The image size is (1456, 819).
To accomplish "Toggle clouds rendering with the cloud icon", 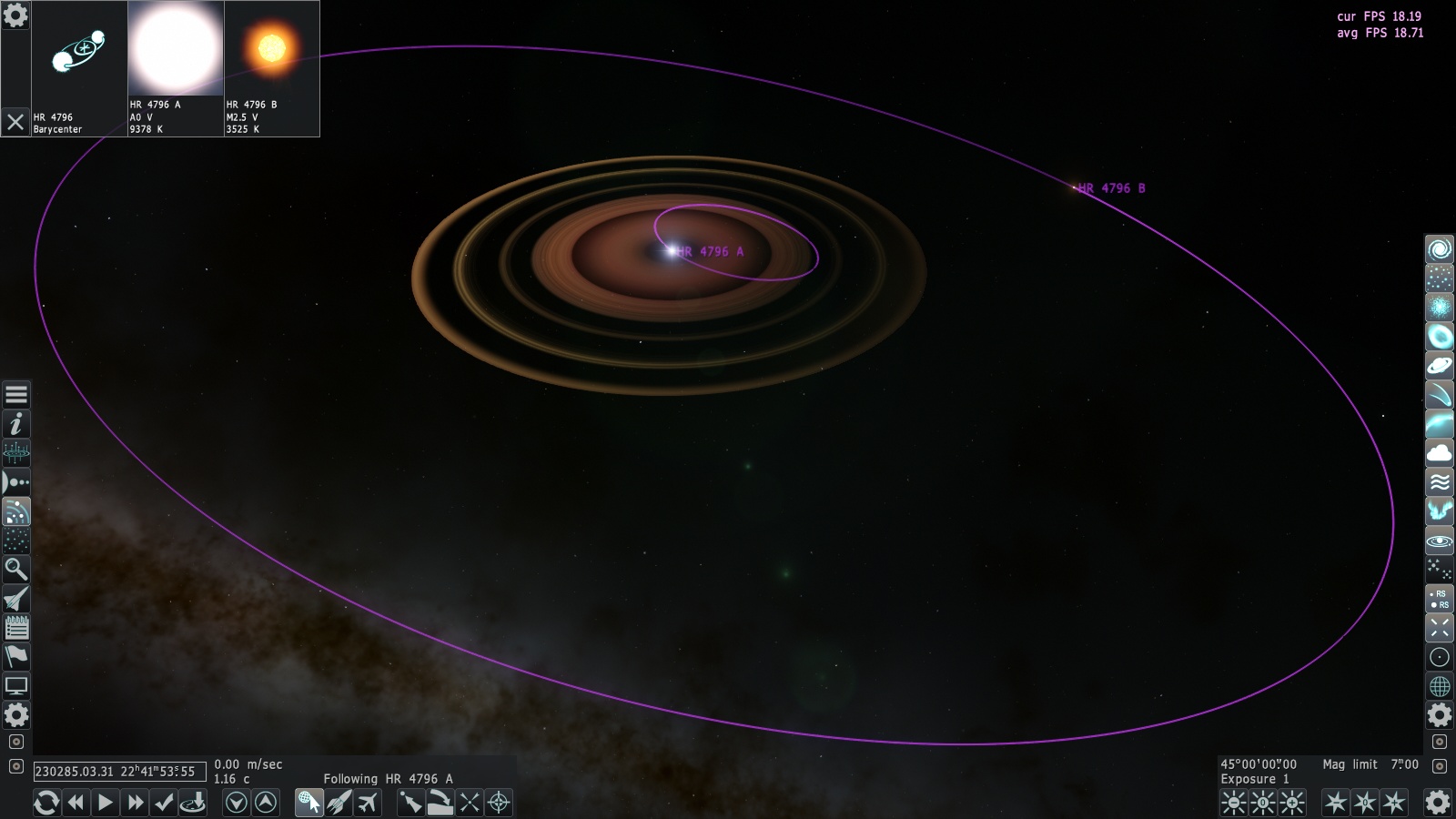I will (x=1440, y=453).
